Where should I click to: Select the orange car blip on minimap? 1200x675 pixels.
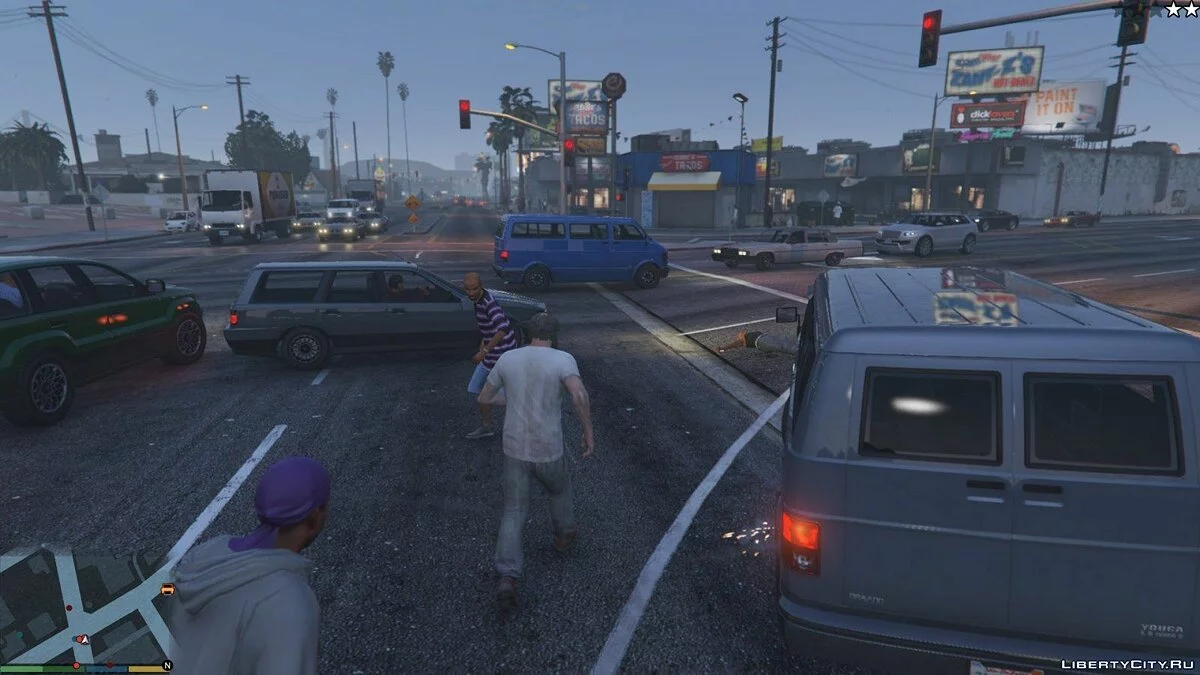(167, 590)
